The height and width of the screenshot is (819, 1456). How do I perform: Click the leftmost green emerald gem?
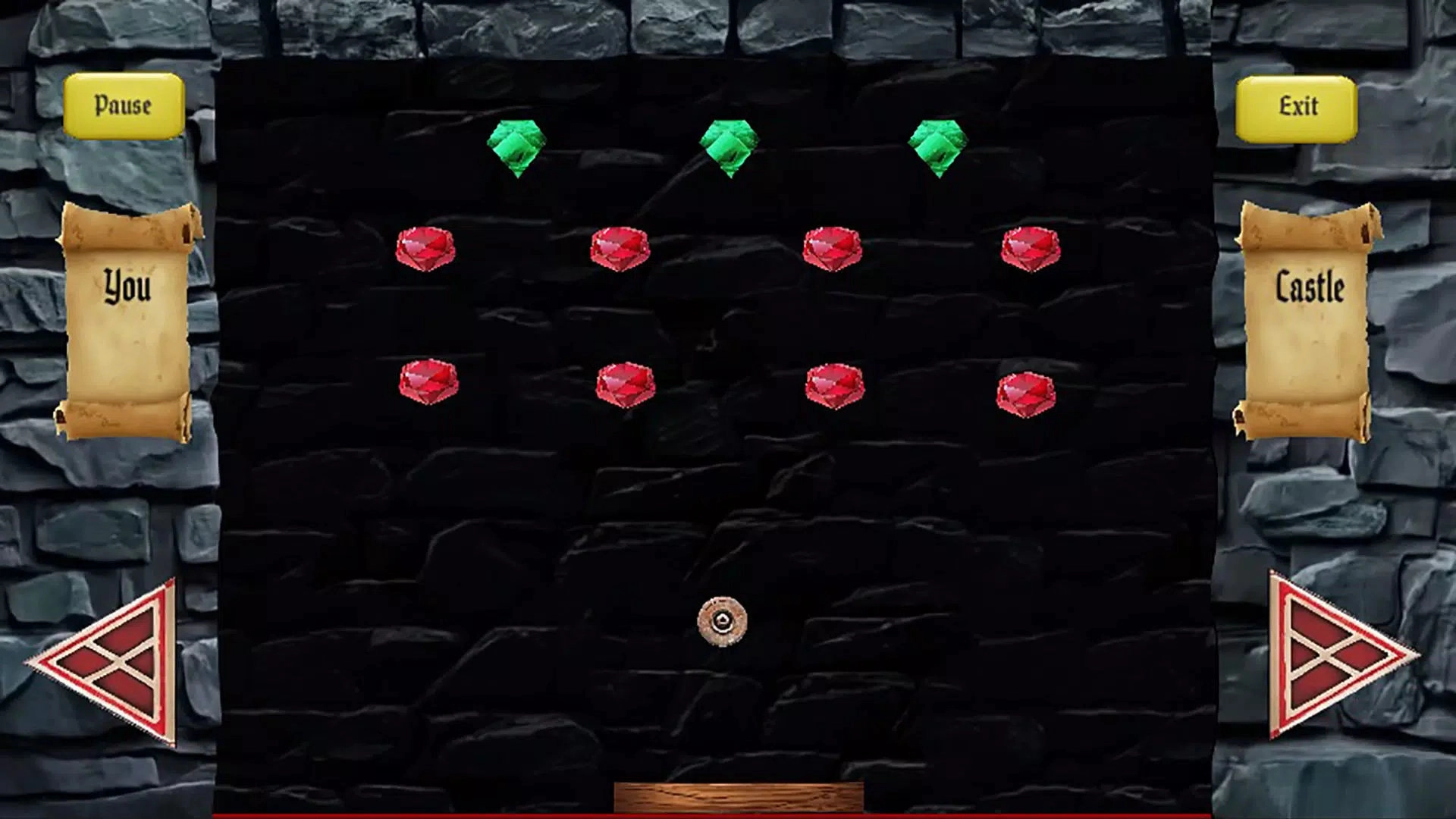pos(516,144)
